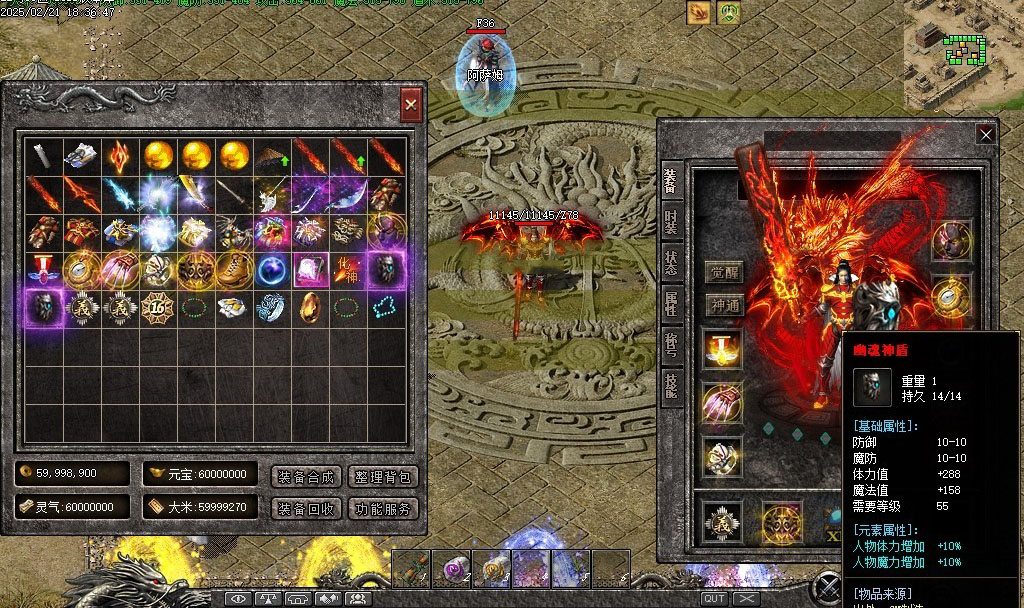The image size is (1024, 608).
Task: Open the 功能服务 services menu
Action: point(384,508)
